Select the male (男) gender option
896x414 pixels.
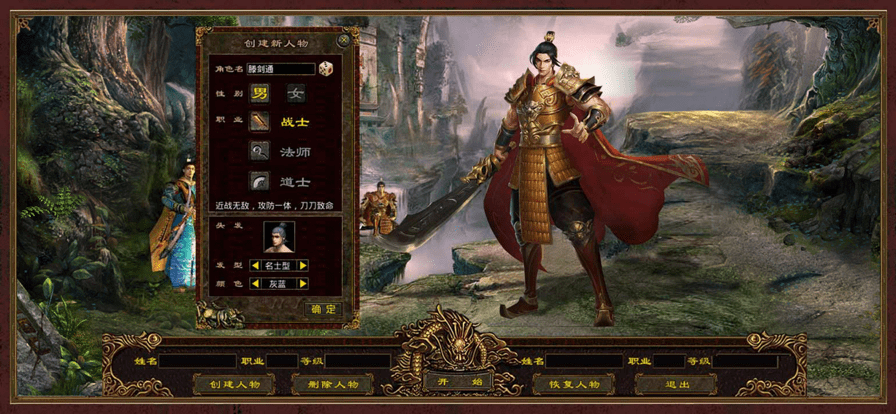click(x=260, y=94)
